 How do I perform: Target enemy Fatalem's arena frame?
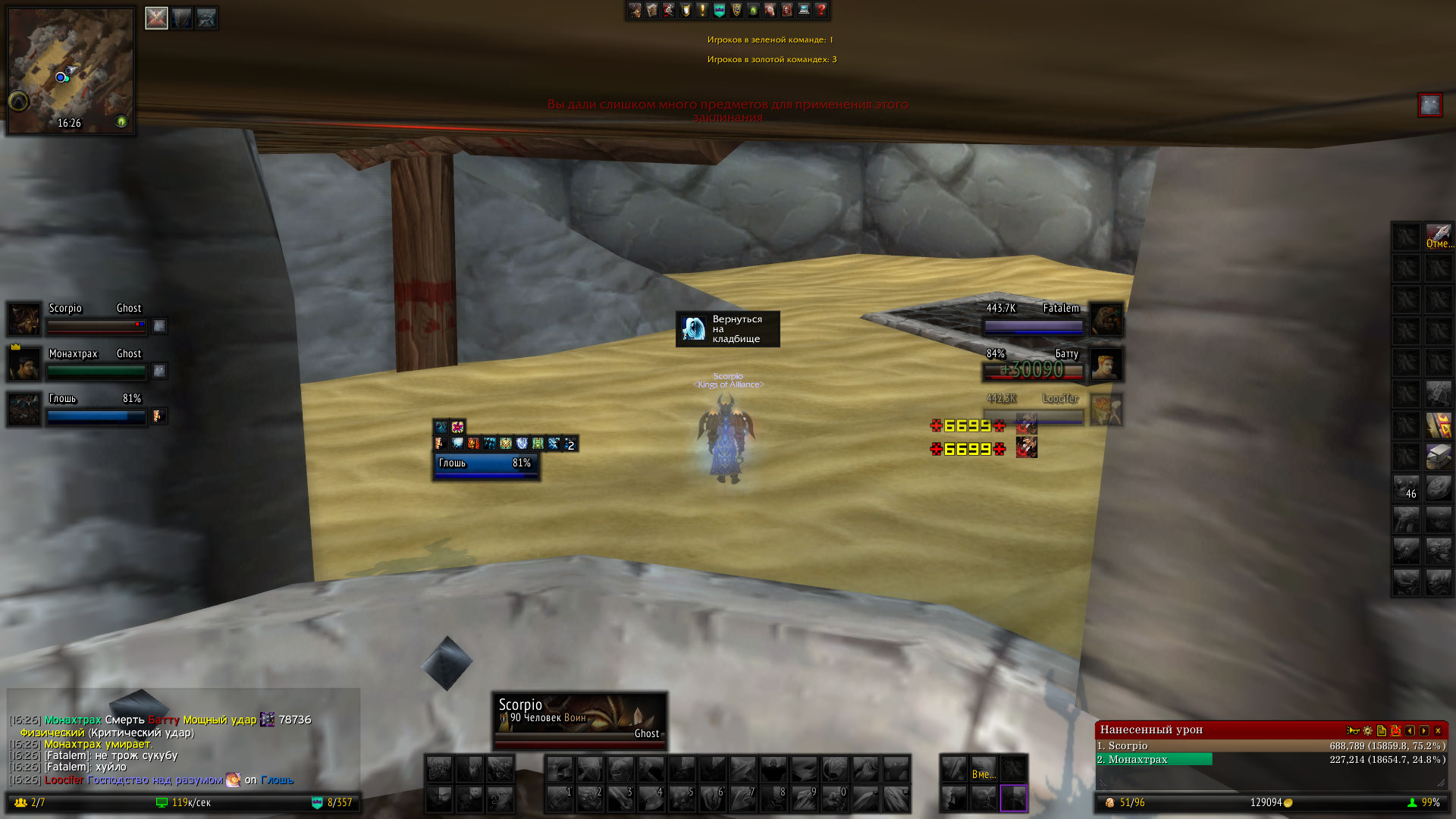1033,318
